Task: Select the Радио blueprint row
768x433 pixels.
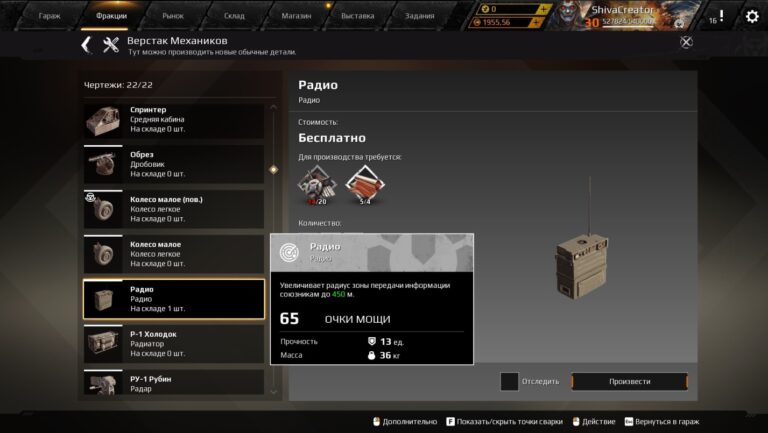Action: [173, 299]
